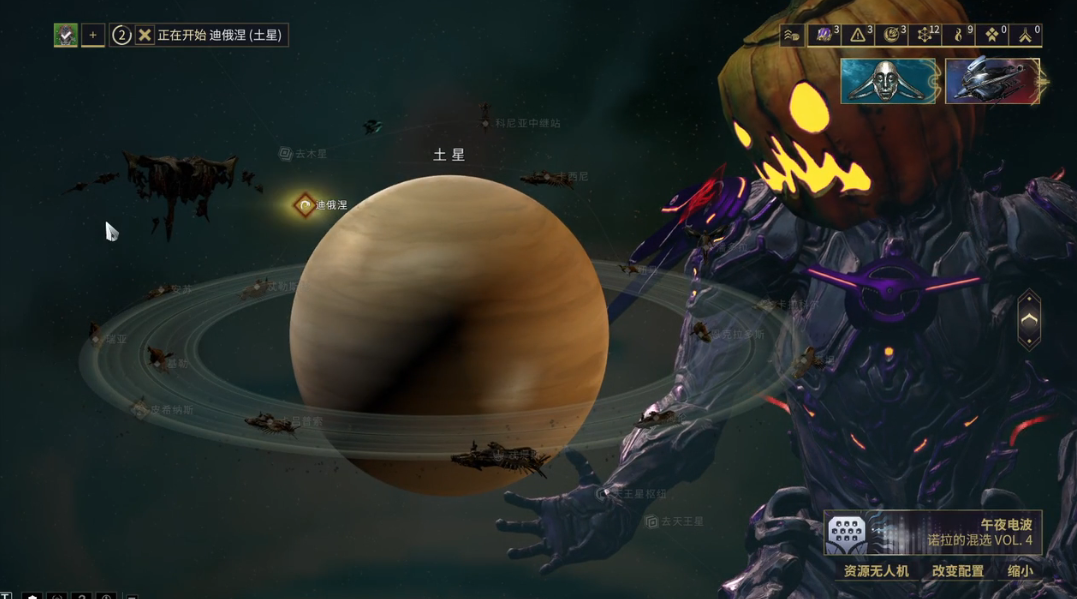Open the four-diamond icon showing 0

(992, 35)
